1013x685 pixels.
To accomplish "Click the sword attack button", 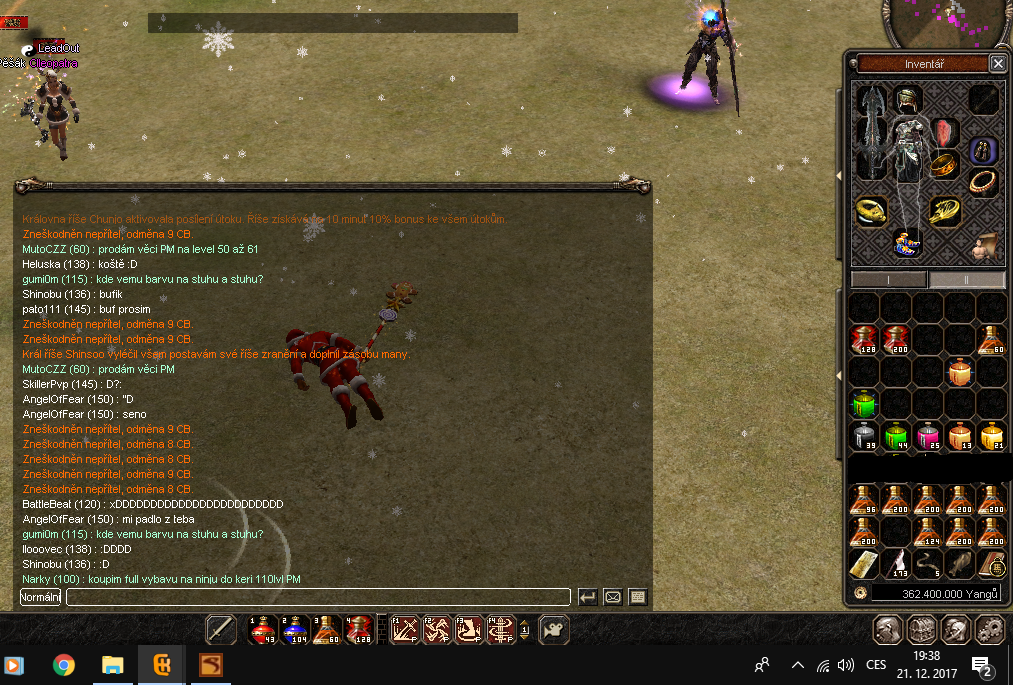I will (221, 629).
